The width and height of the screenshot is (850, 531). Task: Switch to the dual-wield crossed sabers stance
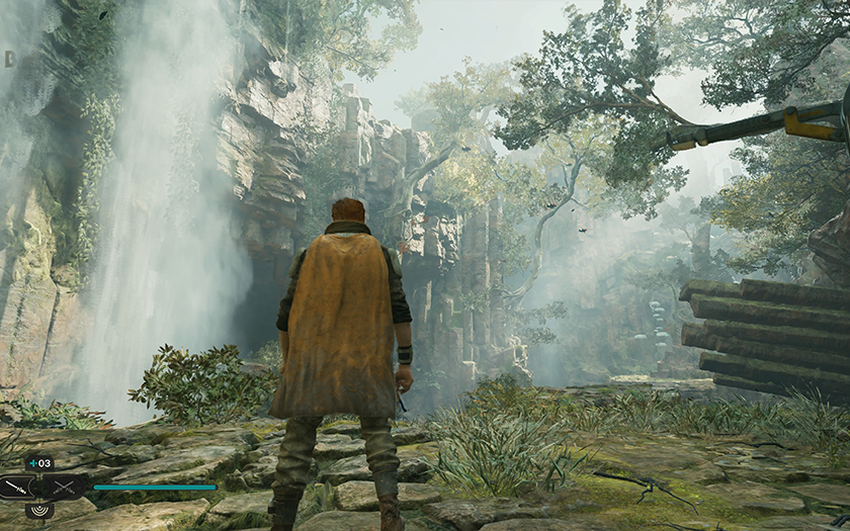point(63,488)
